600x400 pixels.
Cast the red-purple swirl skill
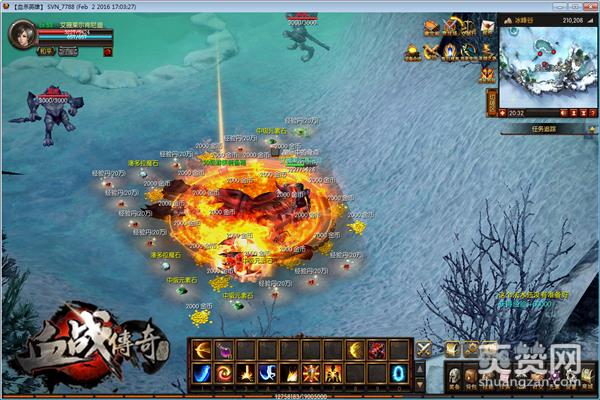tap(223, 373)
